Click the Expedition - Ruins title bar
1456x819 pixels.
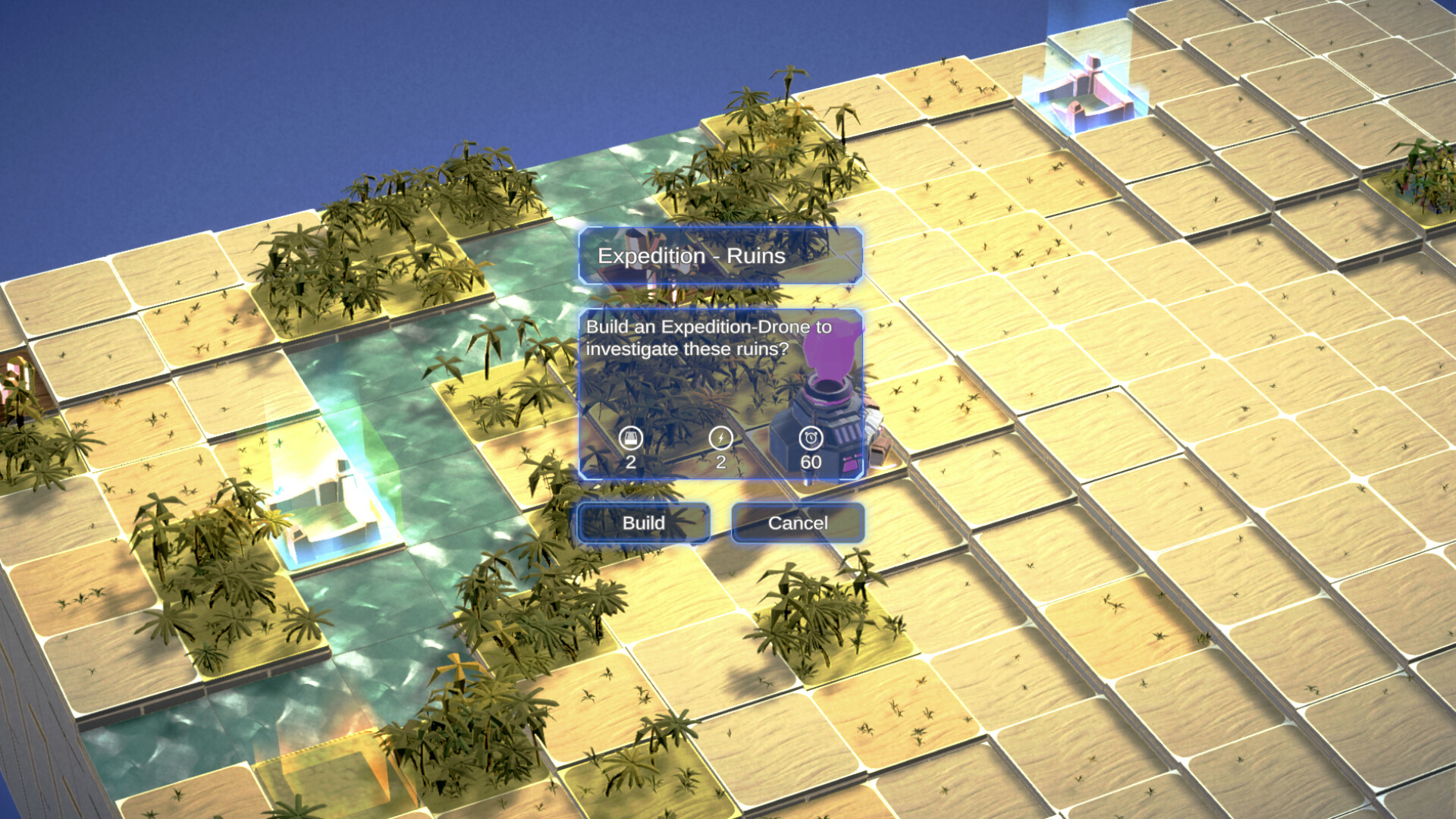pyautogui.click(x=720, y=256)
